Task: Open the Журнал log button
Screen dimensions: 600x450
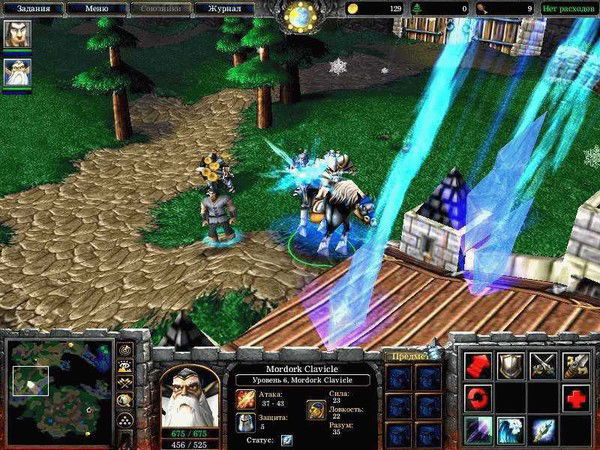Action: pyautogui.click(x=224, y=8)
